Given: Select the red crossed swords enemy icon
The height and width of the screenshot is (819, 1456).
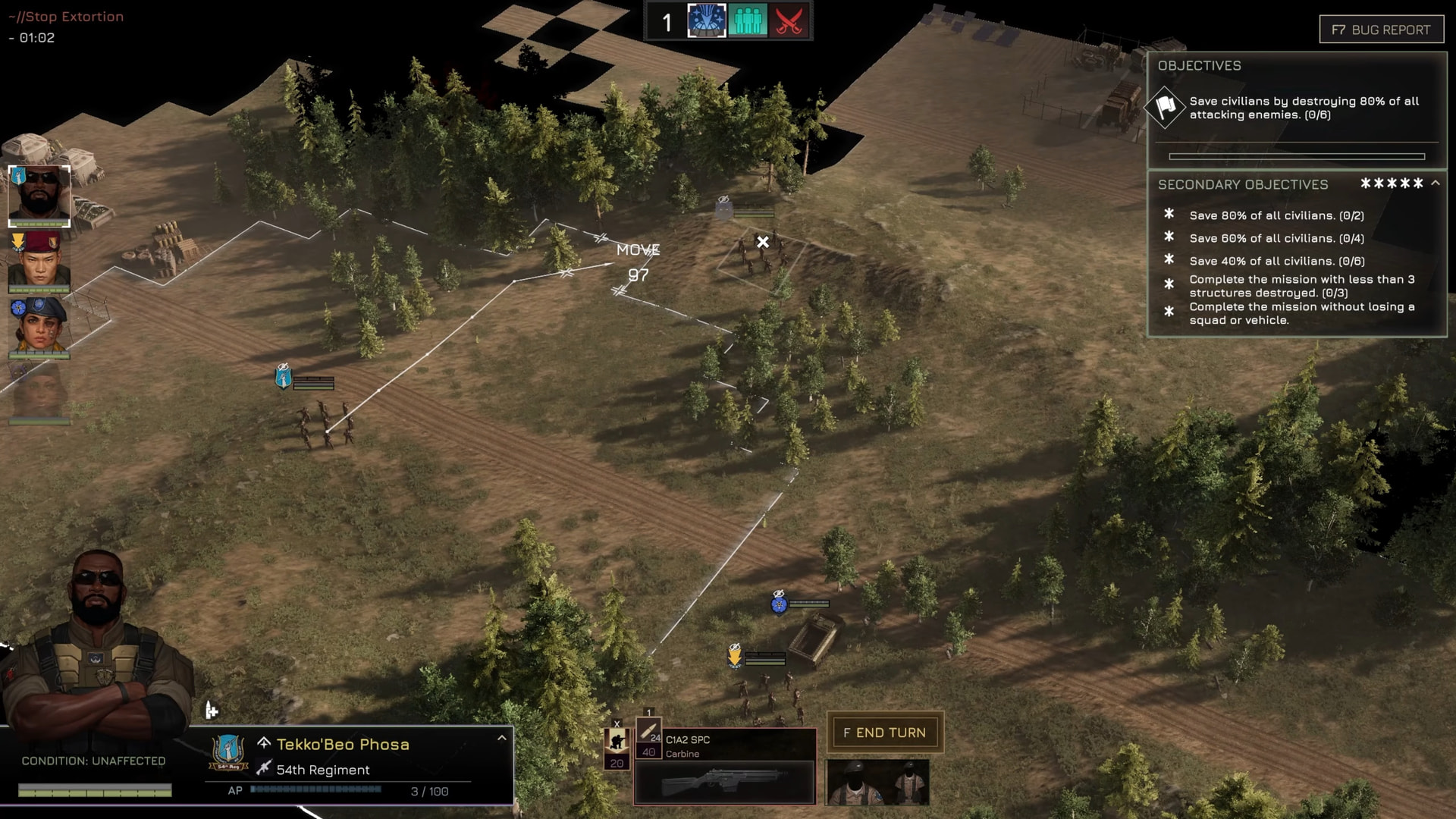Looking at the screenshot, I should pyautogui.click(x=789, y=21).
